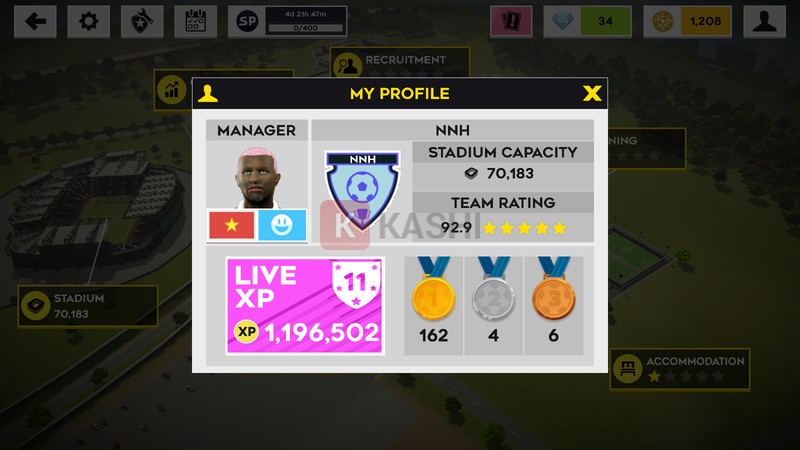Open the Accommodation facility panel

click(x=680, y=369)
